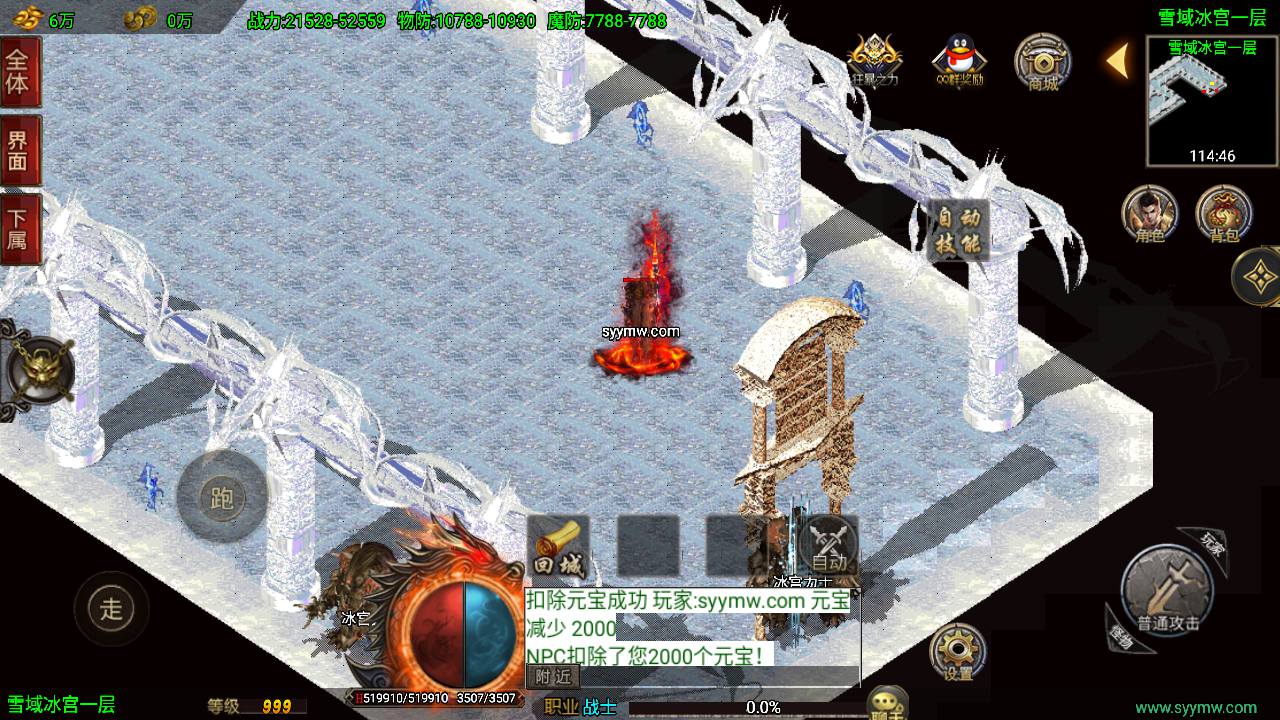The image size is (1280, 720).
Task: Open the 下属 tab
Action: click(19, 228)
